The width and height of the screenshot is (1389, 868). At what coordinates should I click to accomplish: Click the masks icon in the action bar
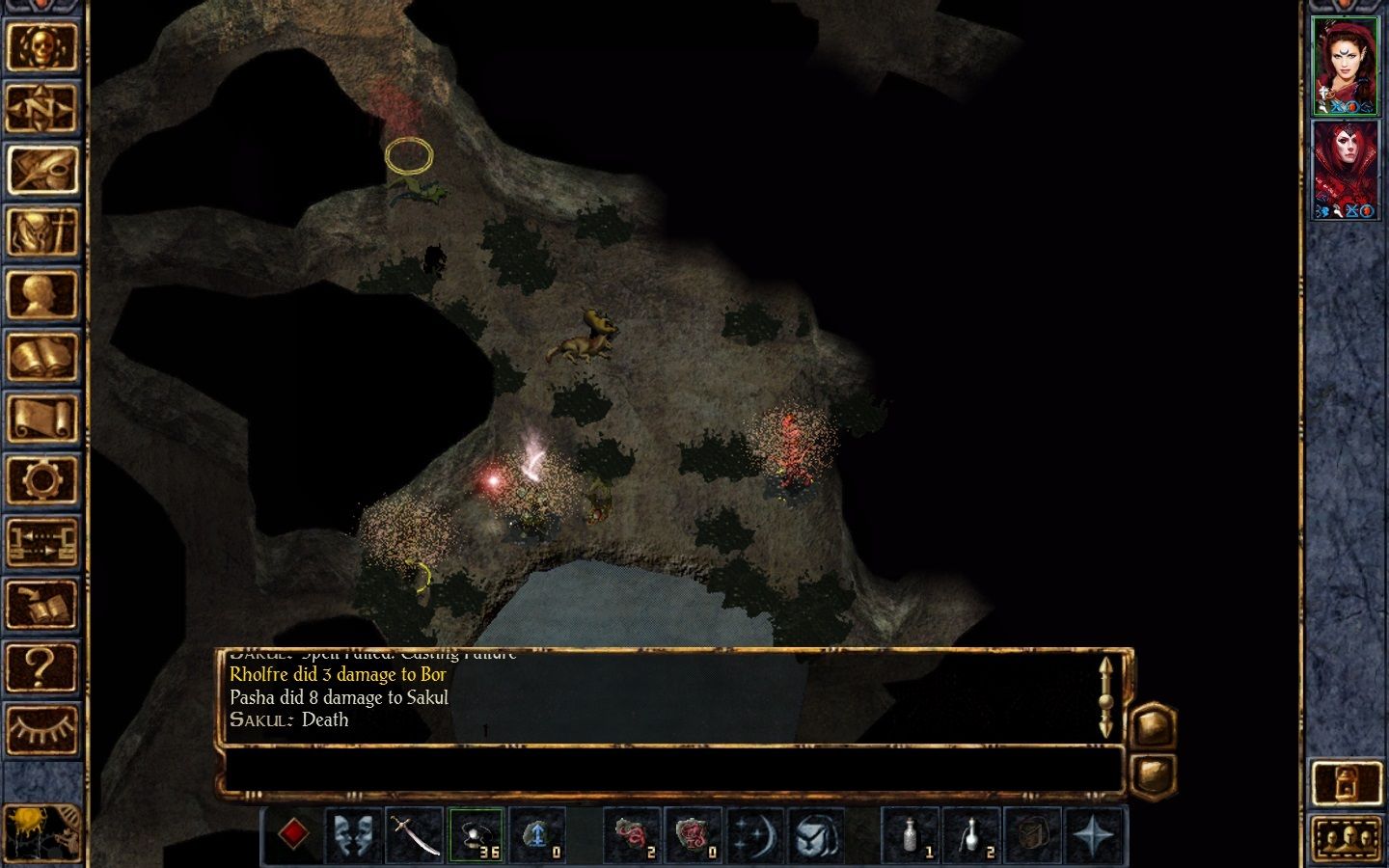tap(353, 835)
